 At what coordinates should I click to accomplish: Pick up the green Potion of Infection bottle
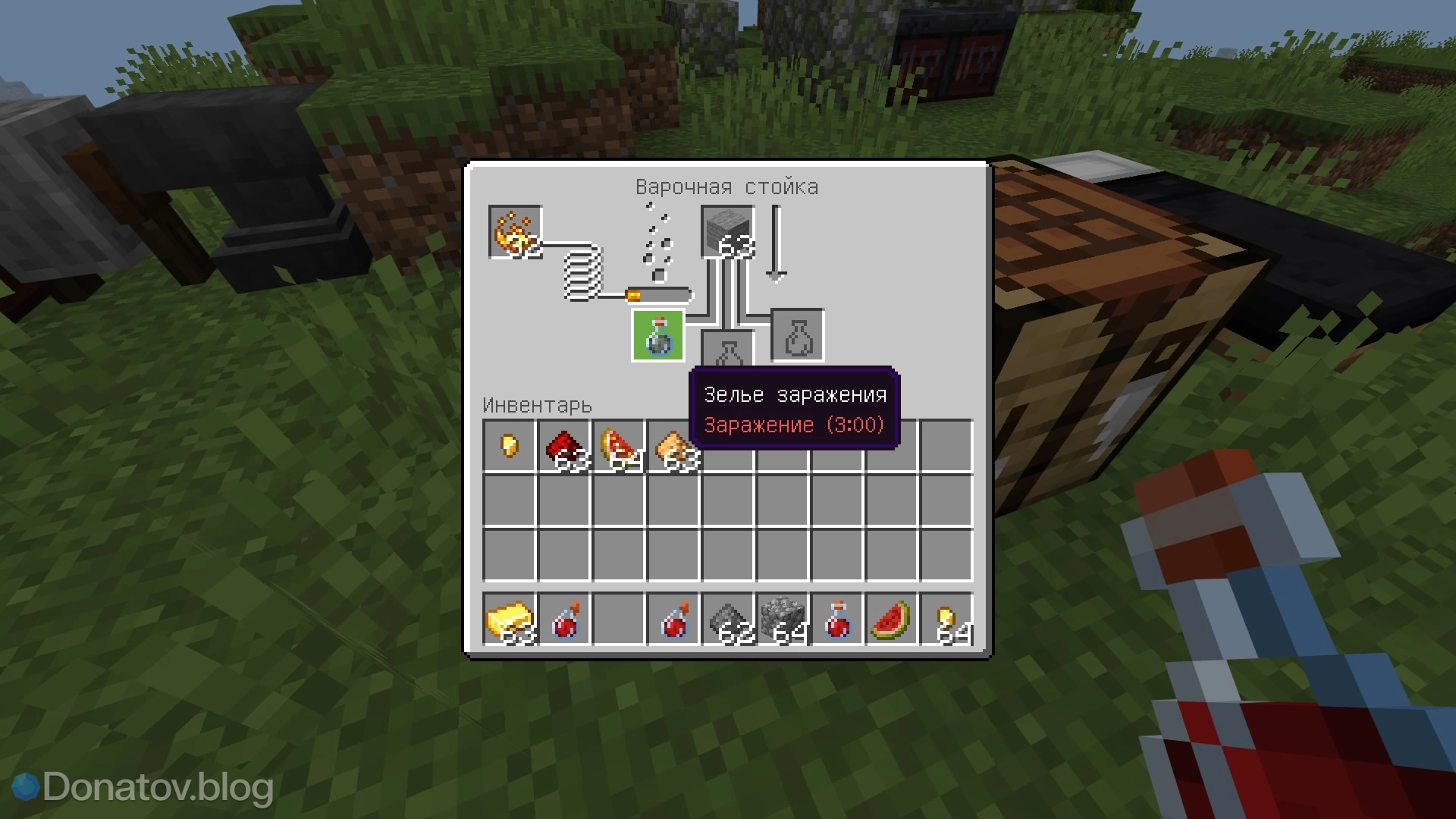click(657, 335)
